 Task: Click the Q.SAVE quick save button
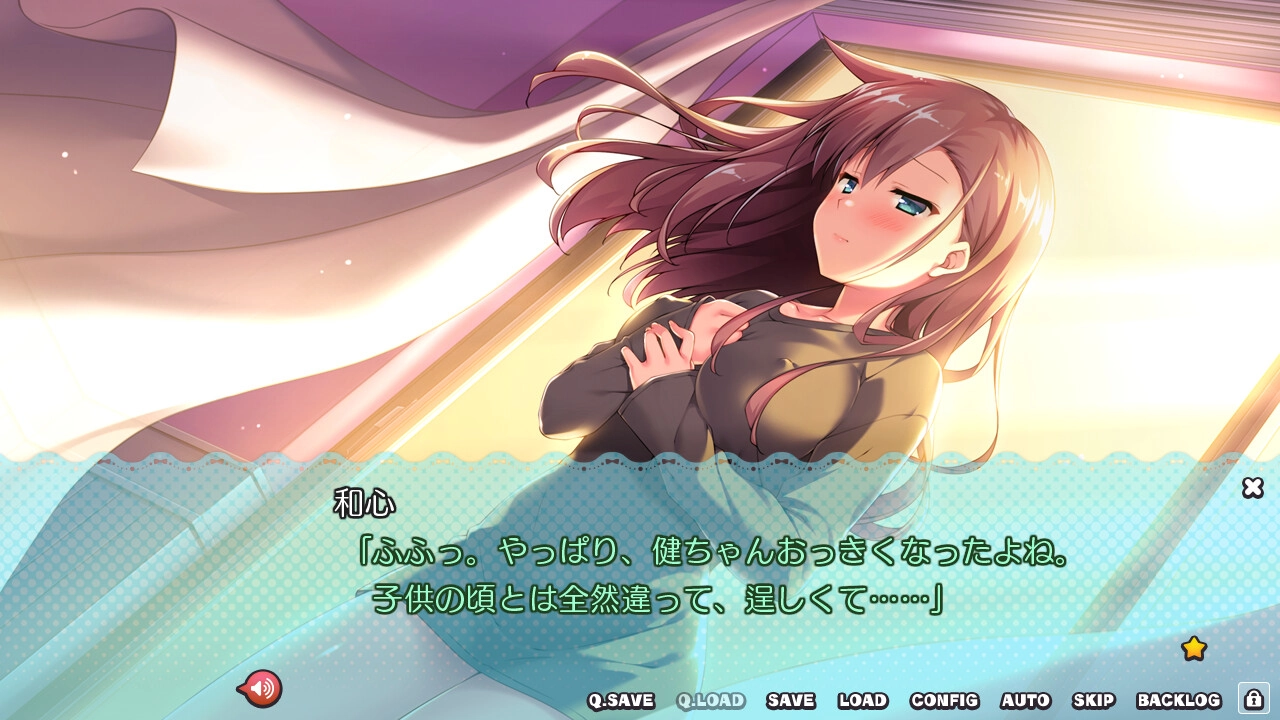[620, 701]
